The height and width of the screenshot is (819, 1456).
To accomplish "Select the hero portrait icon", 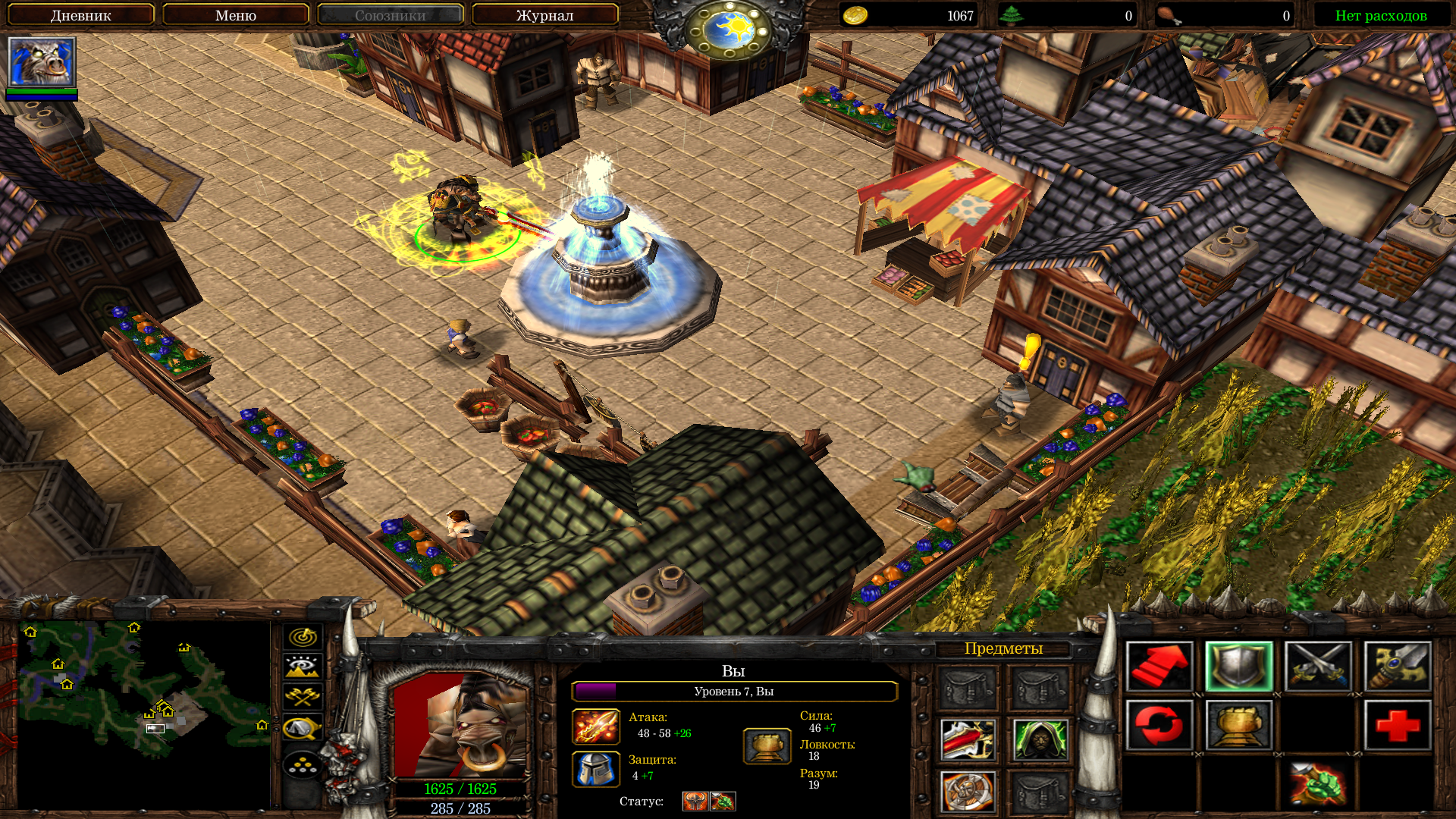I will (x=42, y=62).
